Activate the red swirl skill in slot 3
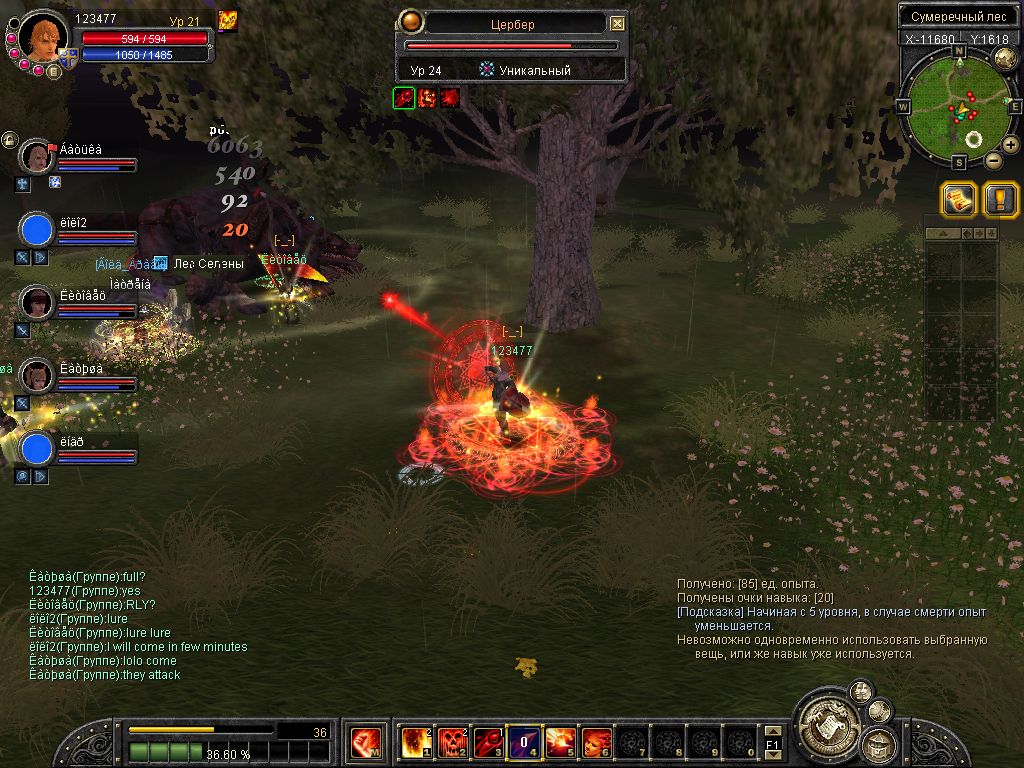The width and height of the screenshot is (1024, 768). [488, 743]
